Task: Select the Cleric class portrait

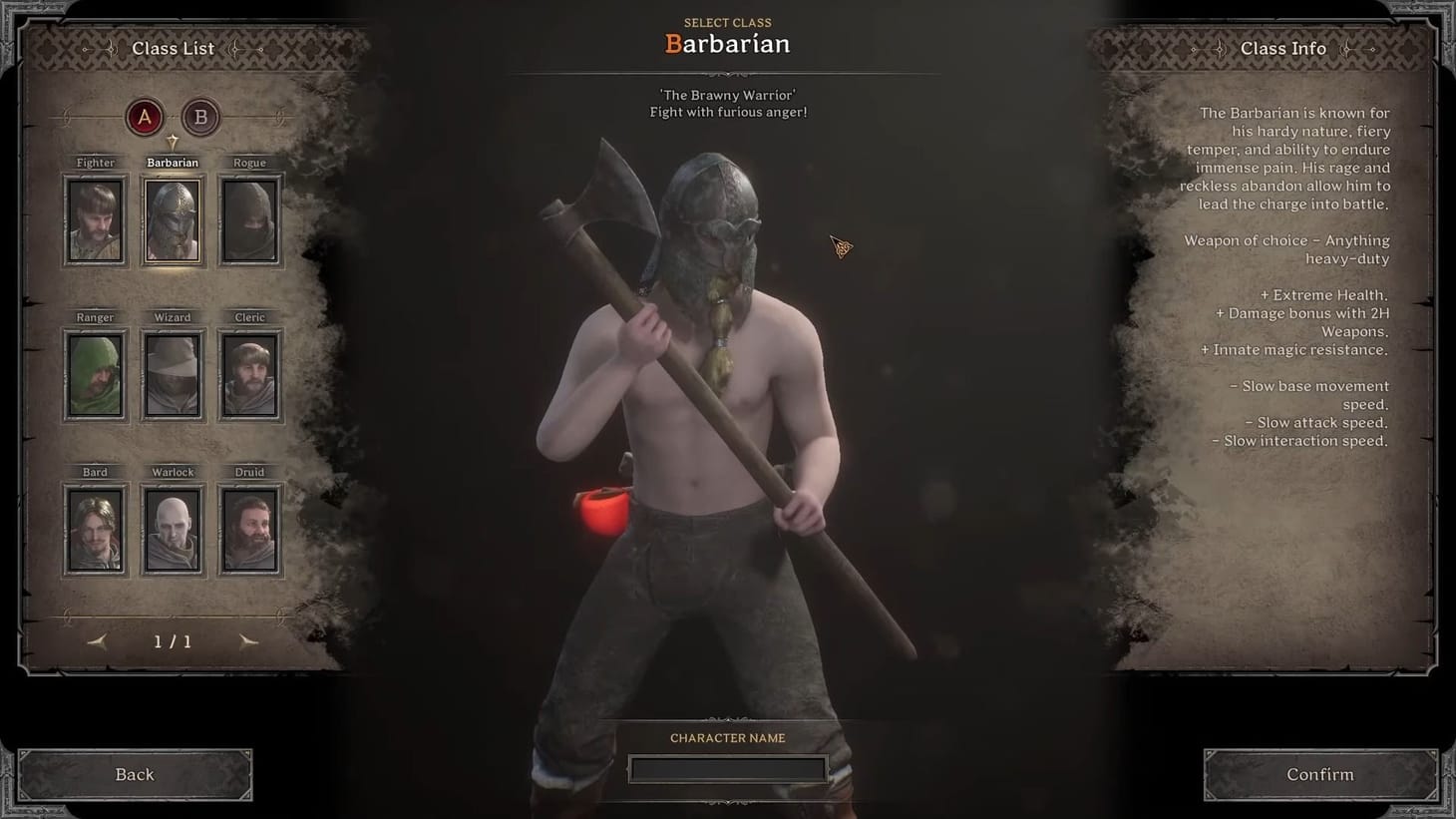Action: point(249,374)
